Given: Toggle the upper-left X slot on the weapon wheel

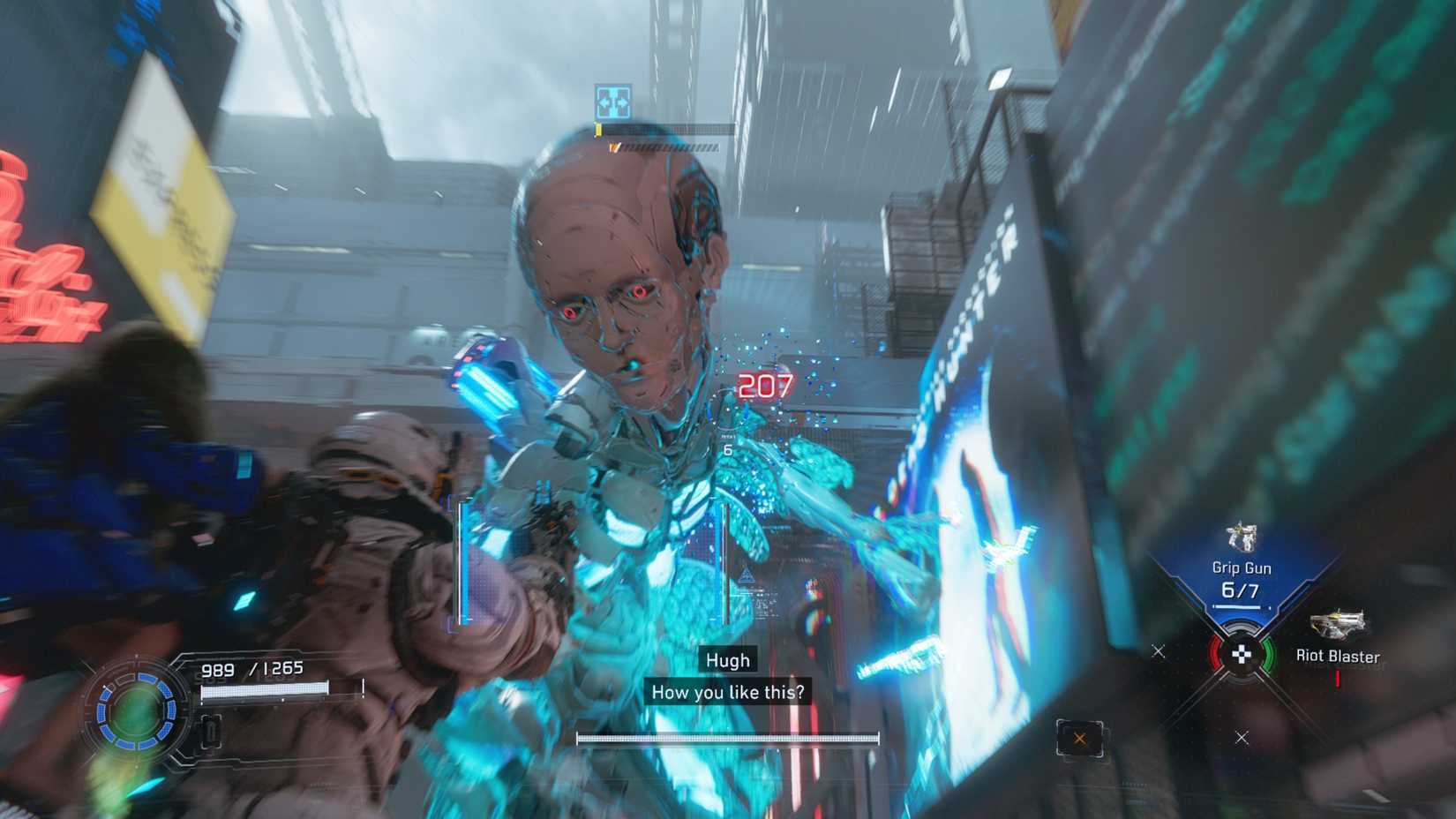Looking at the screenshot, I should (x=1159, y=651).
